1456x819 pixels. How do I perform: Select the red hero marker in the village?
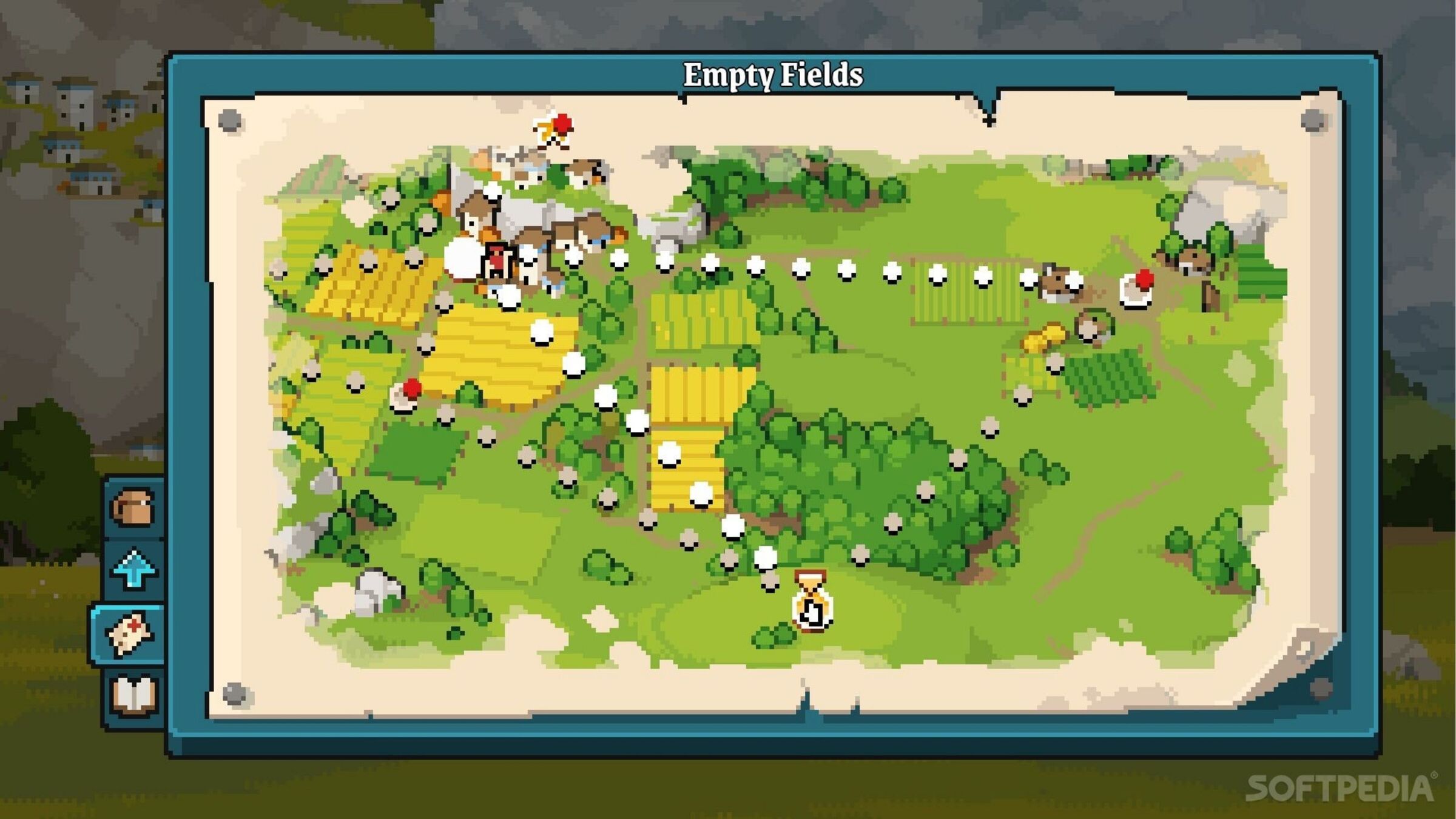click(x=497, y=260)
